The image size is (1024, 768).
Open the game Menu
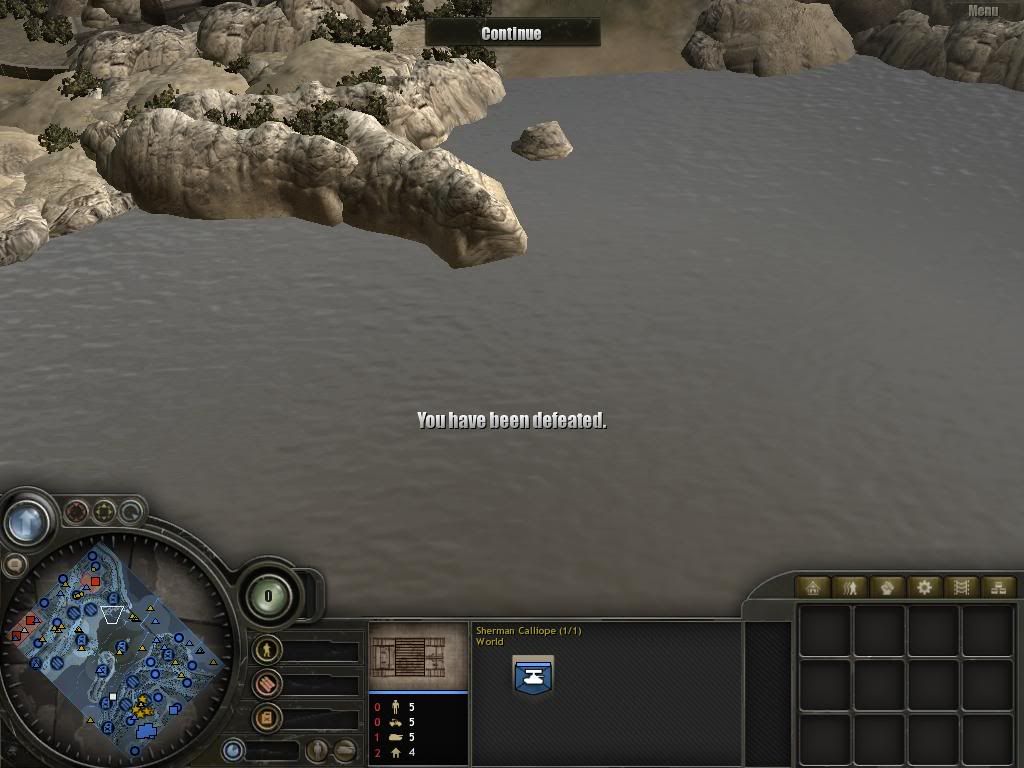982,11
